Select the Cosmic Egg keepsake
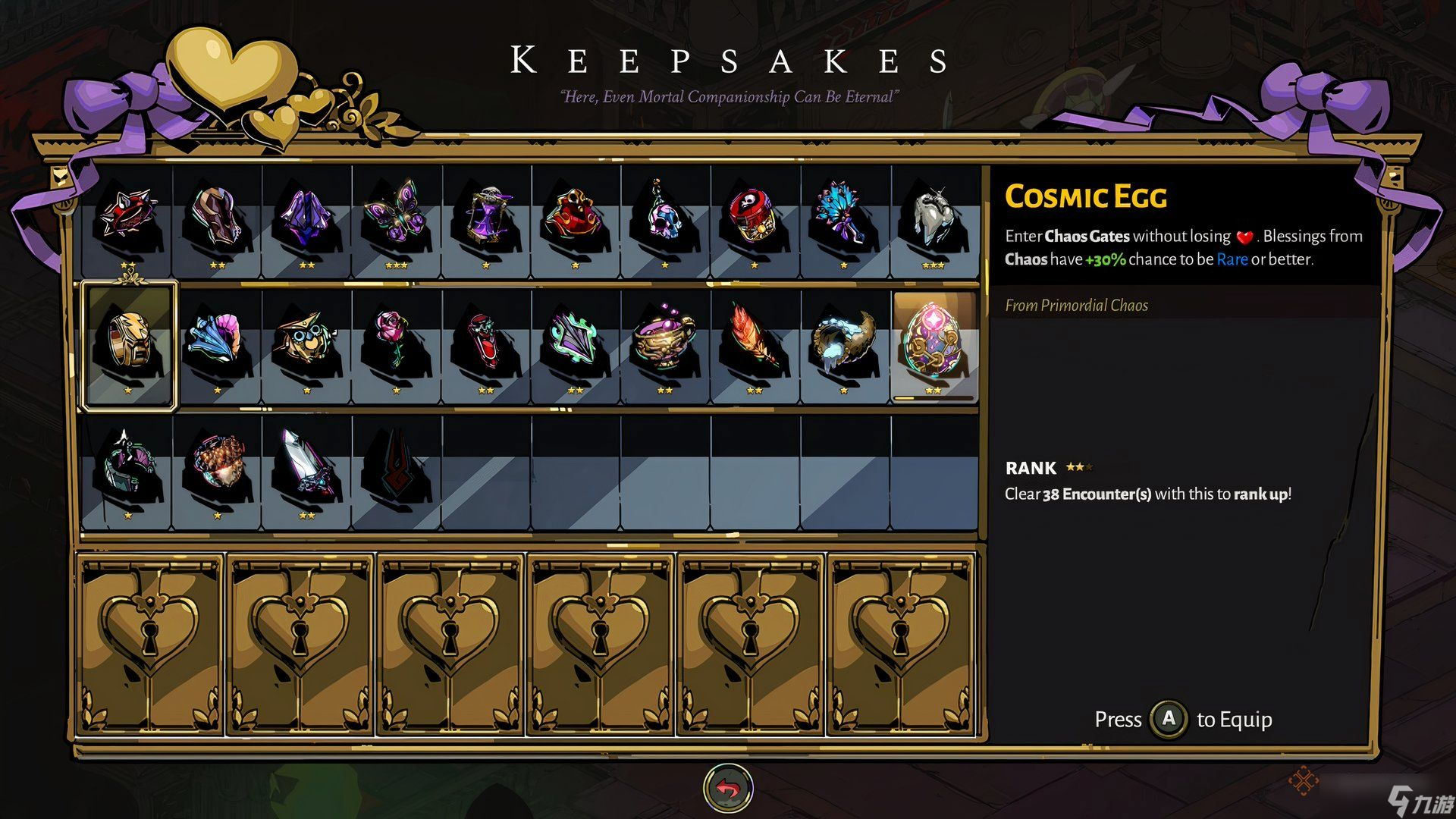 click(x=934, y=346)
